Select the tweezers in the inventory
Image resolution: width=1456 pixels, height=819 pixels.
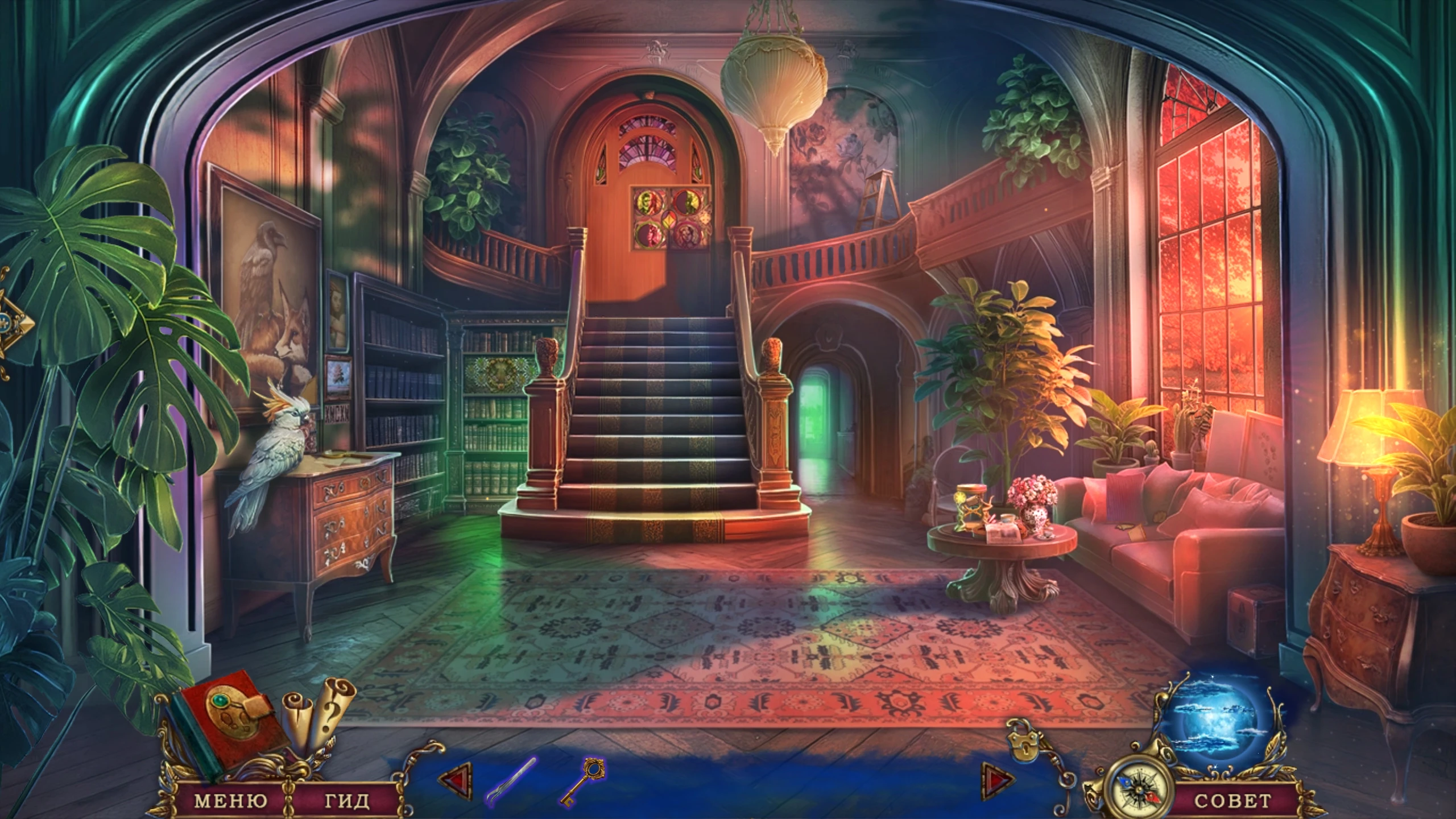coord(511,780)
